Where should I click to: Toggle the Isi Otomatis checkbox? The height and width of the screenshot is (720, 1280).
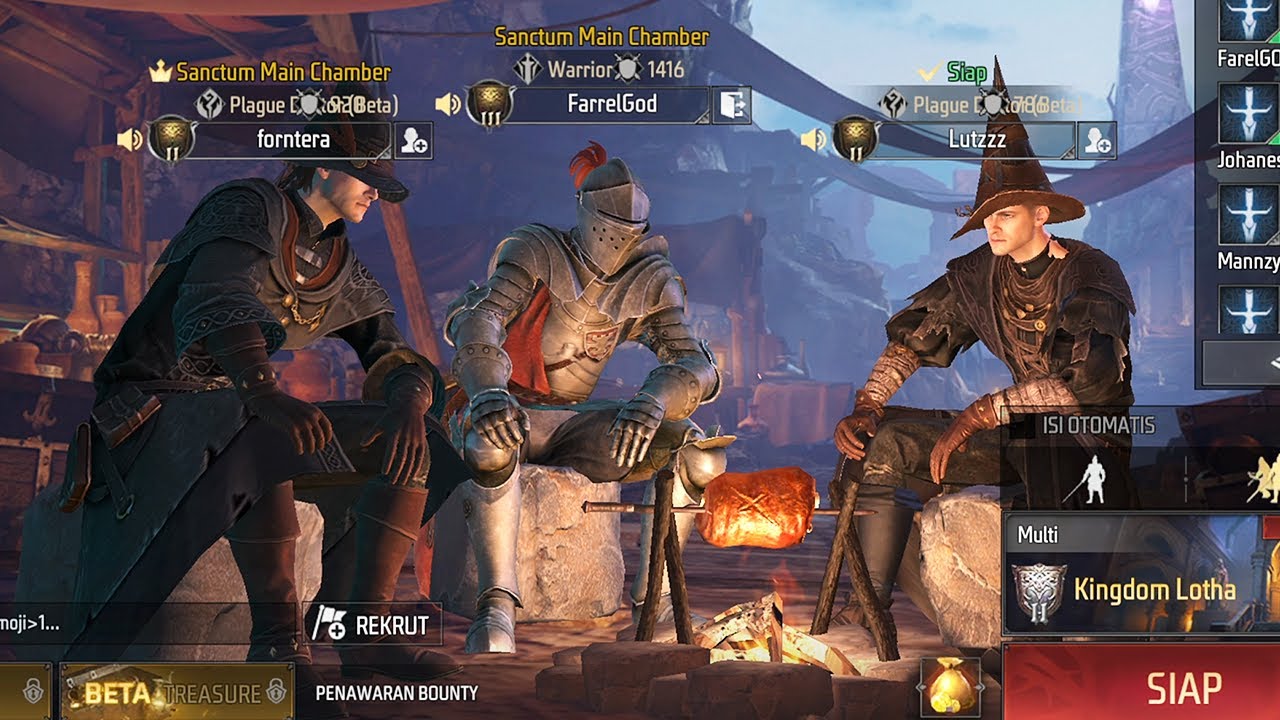pyautogui.click(x=1022, y=426)
